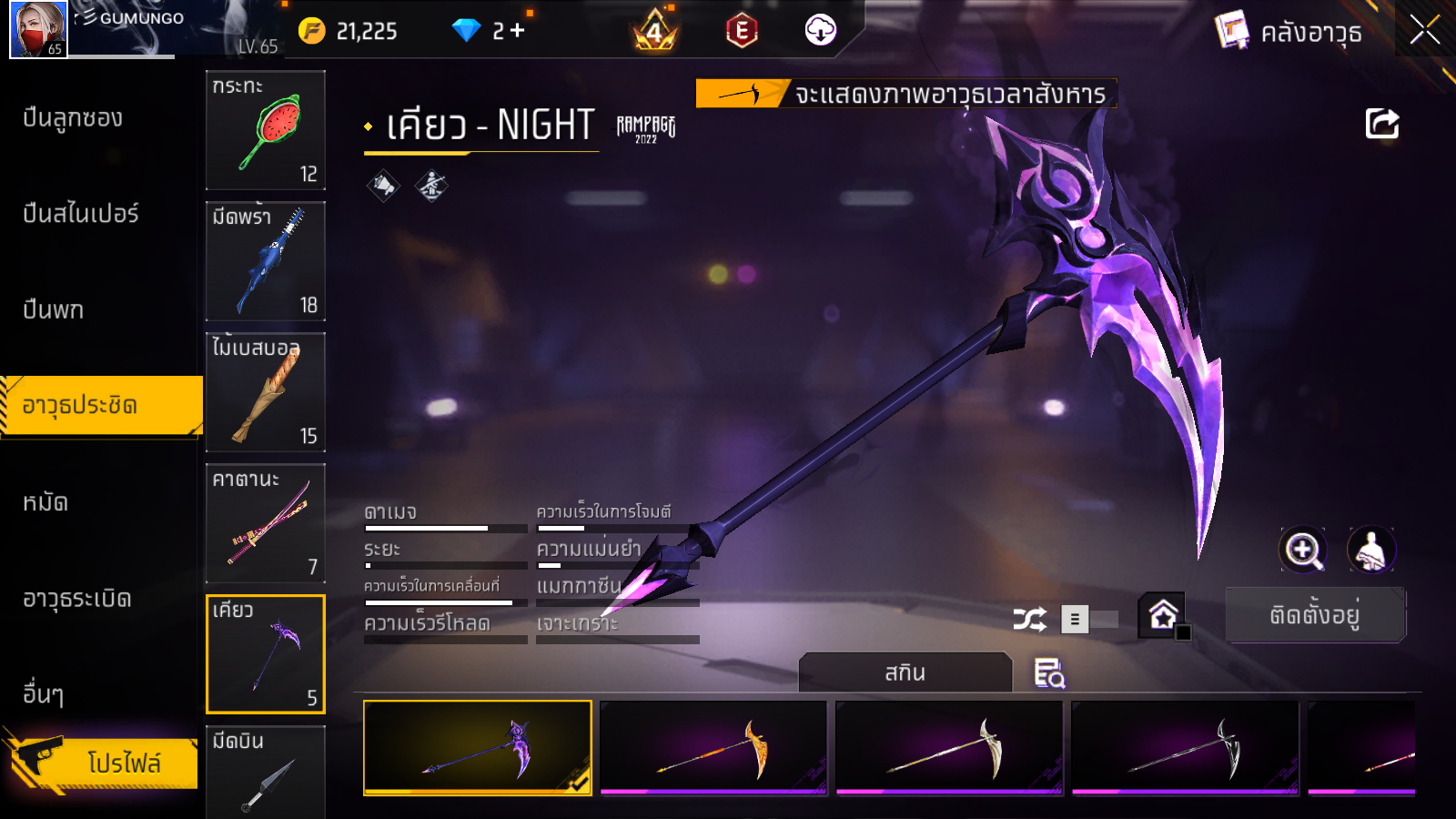The image size is (1456, 819).
Task: Click the installed (ติดตั้งอยู่) button
Action: pyautogui.click(x=1315, y=615)
